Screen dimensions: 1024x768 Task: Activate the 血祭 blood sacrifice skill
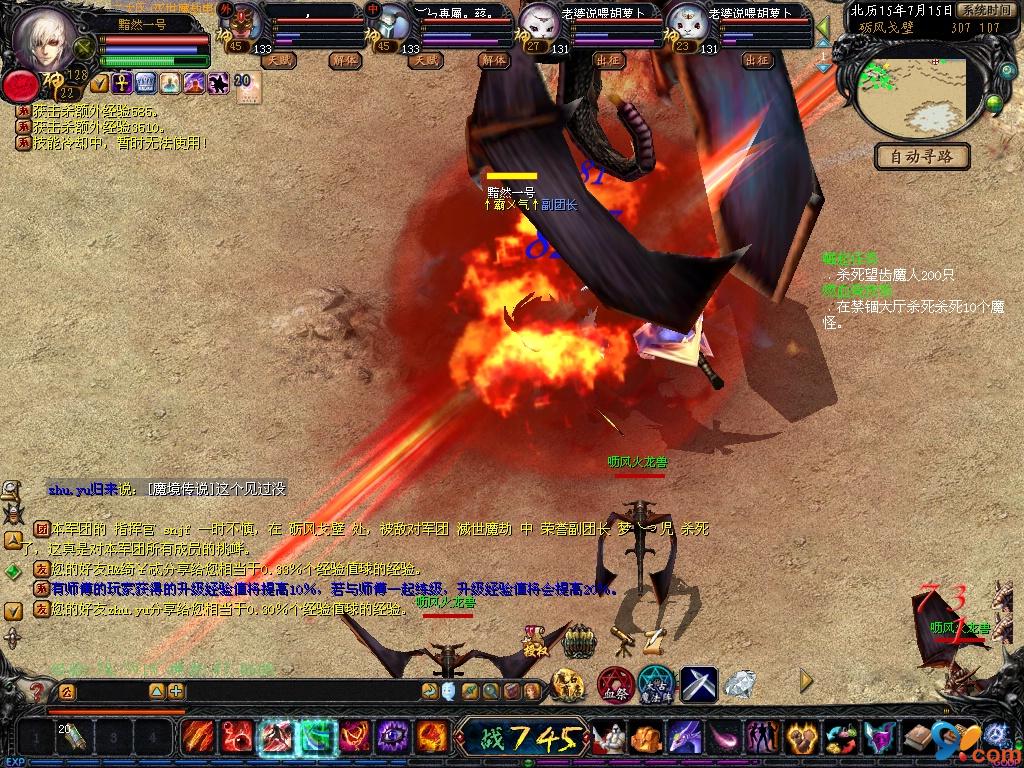pos(614,685)
